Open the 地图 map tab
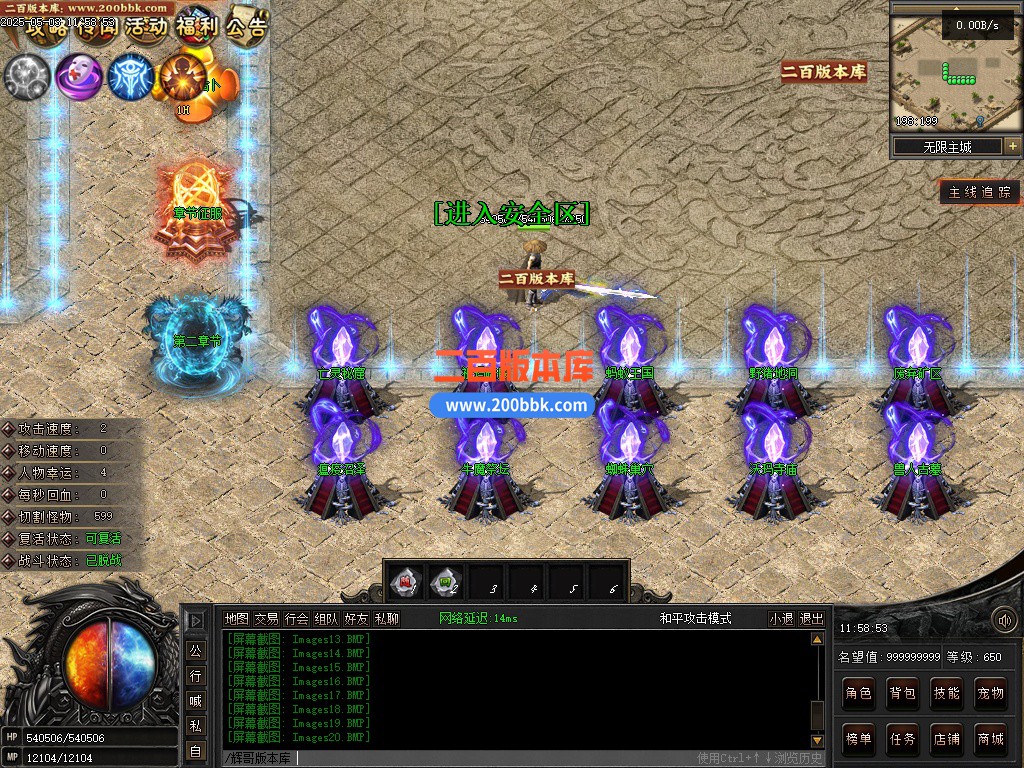The width and height of the screenshot is (1024, 768). click(236, 619)
